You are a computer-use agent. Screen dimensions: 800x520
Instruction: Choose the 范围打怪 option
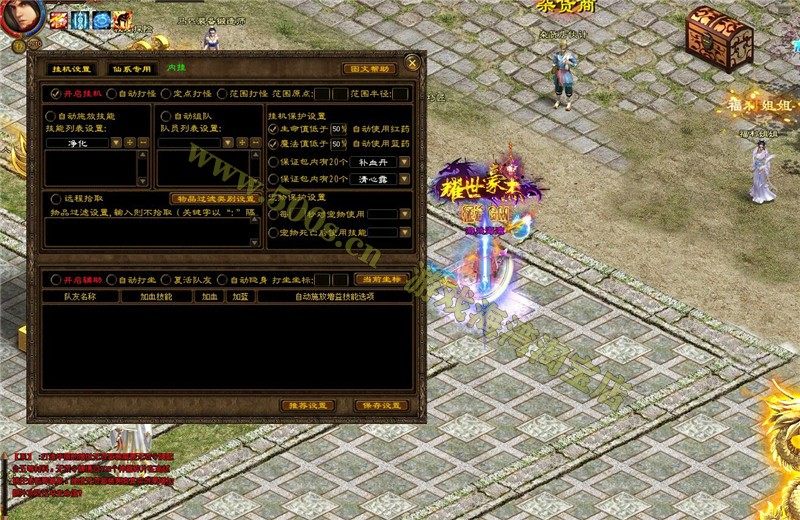coord(222,93)
